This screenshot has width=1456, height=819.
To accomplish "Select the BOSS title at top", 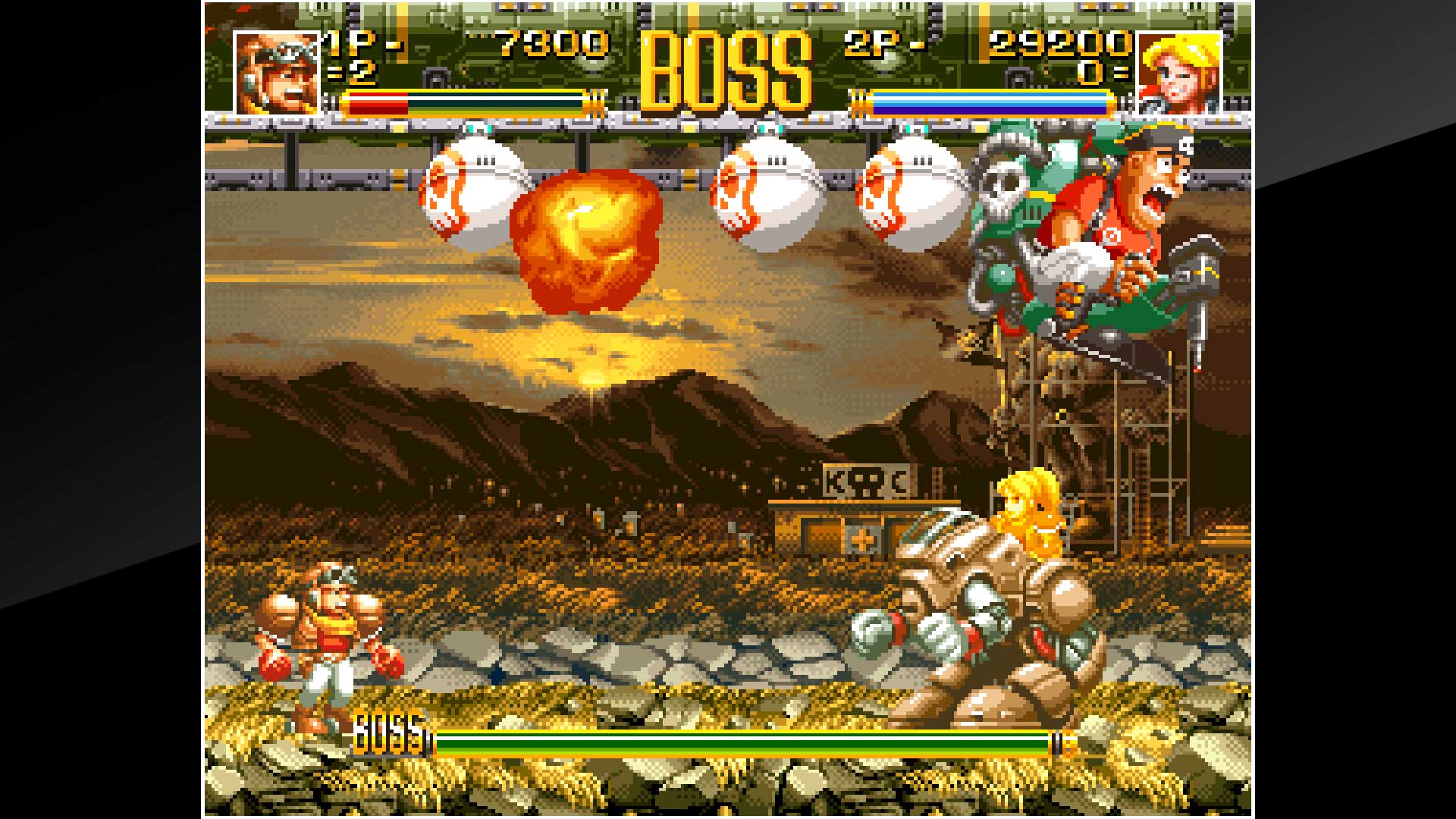I will tap(724, 64).
